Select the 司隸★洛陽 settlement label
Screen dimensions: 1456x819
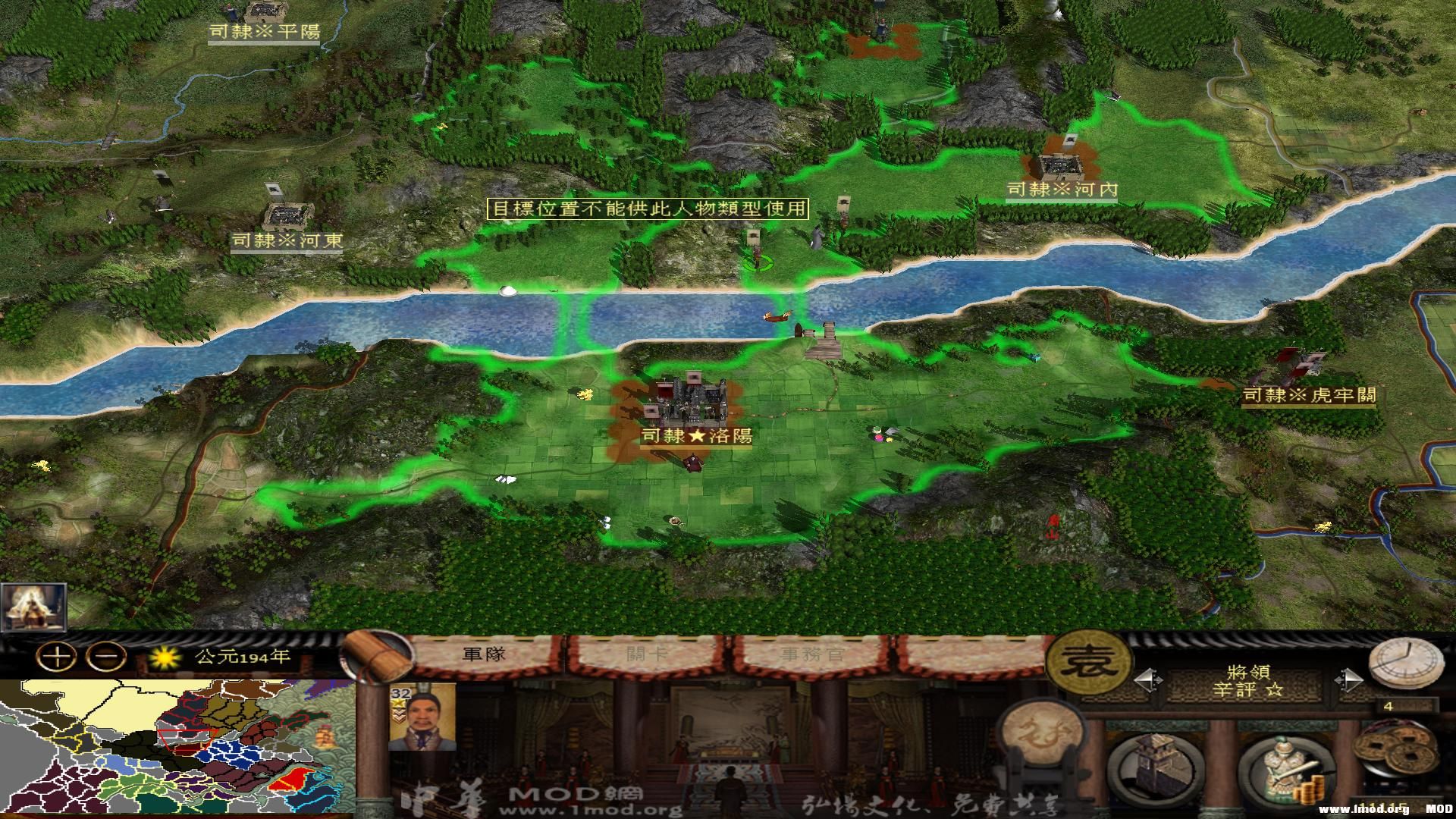pyautogui.click(x=696, y=437)
